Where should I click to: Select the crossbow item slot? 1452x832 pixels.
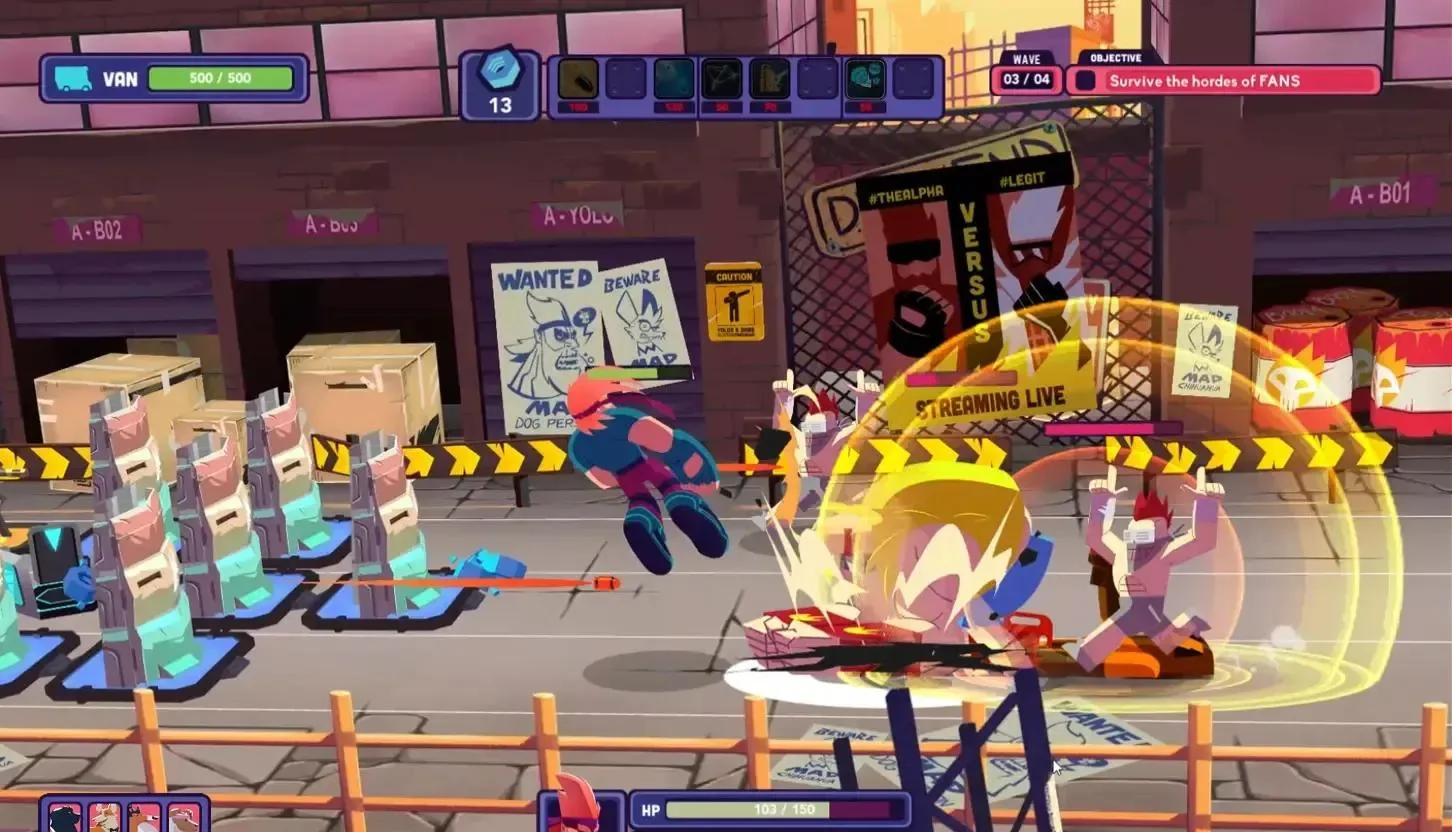click(x=722, y=79)
